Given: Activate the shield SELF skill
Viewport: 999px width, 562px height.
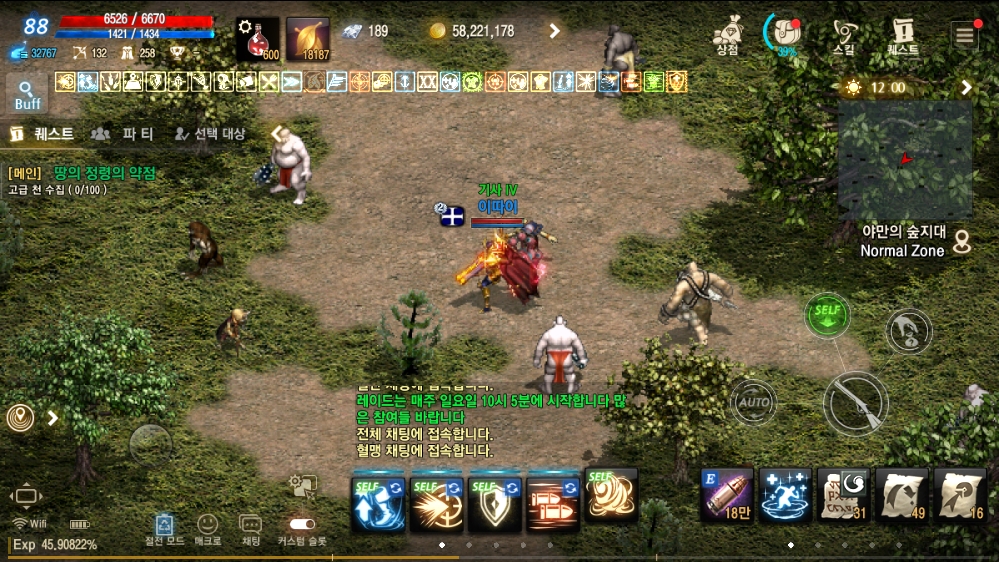Looking at the screenshot, I should tap(495, 499).
